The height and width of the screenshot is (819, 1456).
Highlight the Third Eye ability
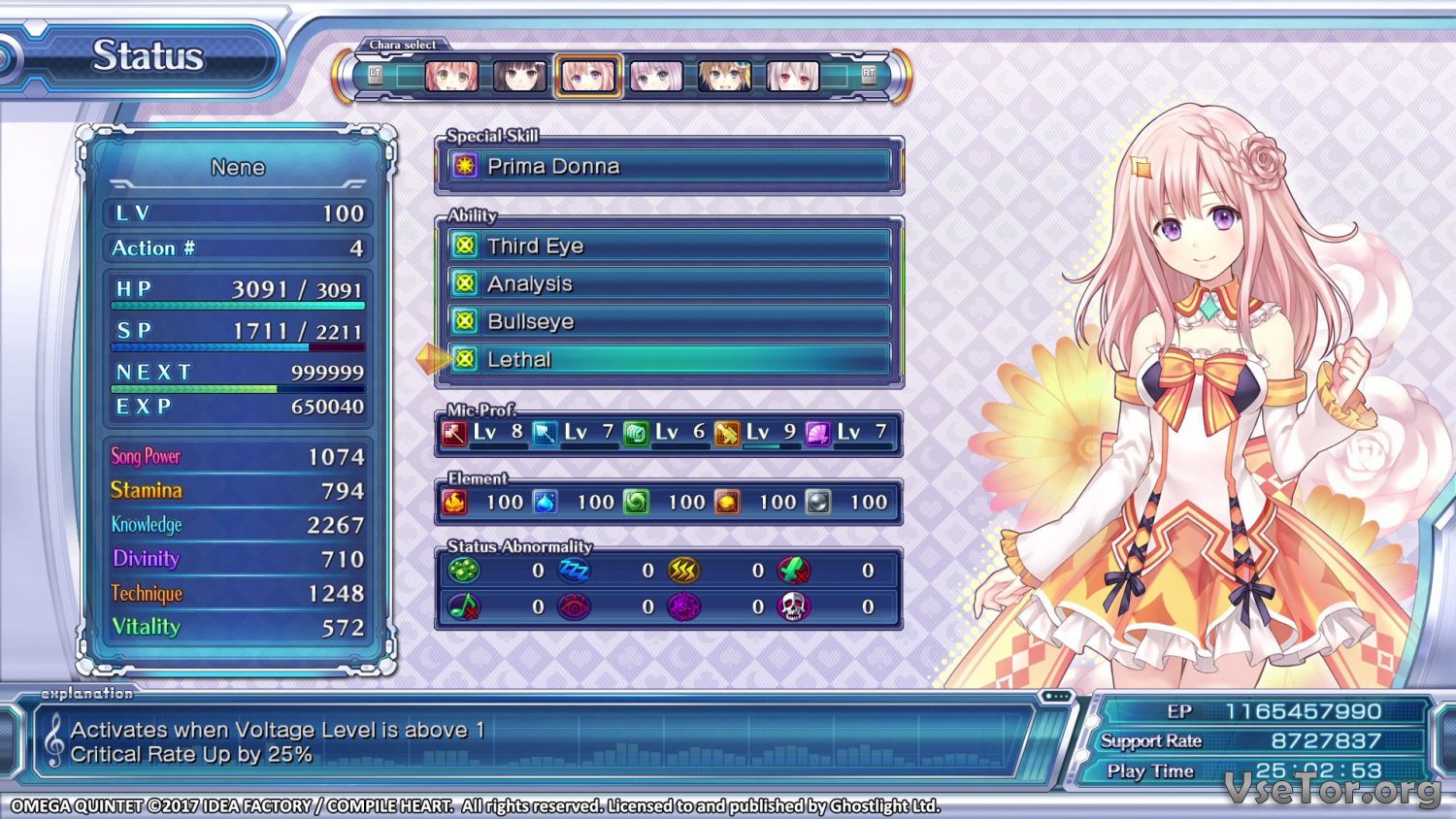click(x=669, y=246)
